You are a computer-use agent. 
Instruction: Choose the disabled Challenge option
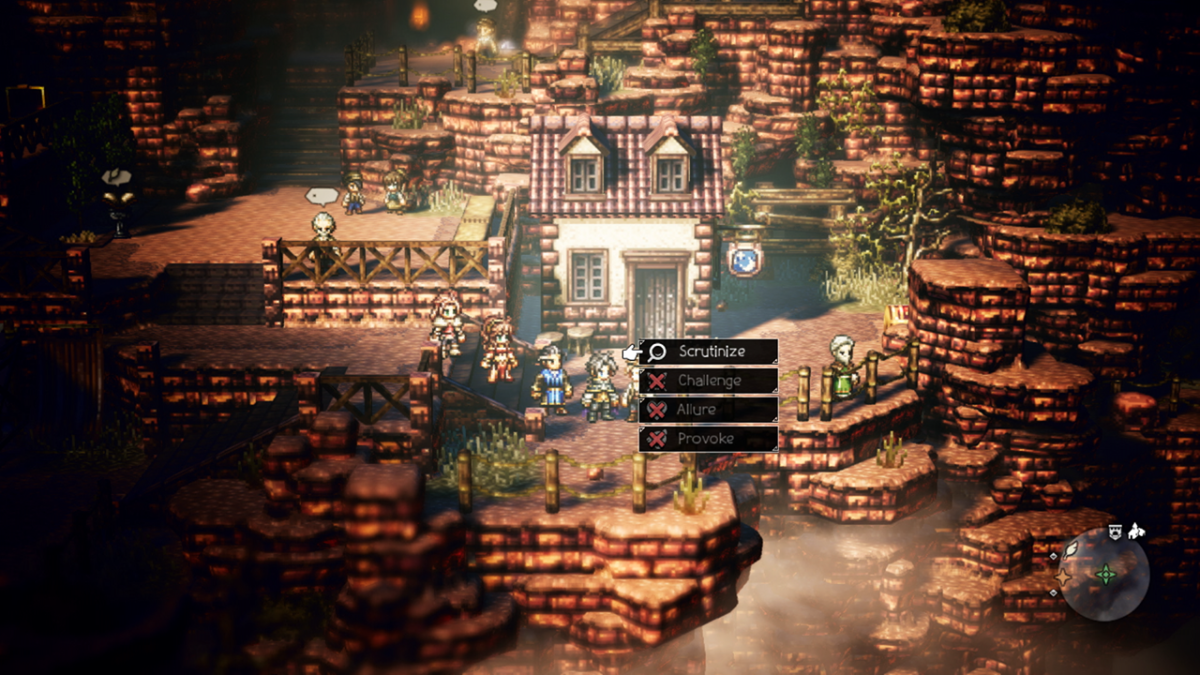coord(709,381)
